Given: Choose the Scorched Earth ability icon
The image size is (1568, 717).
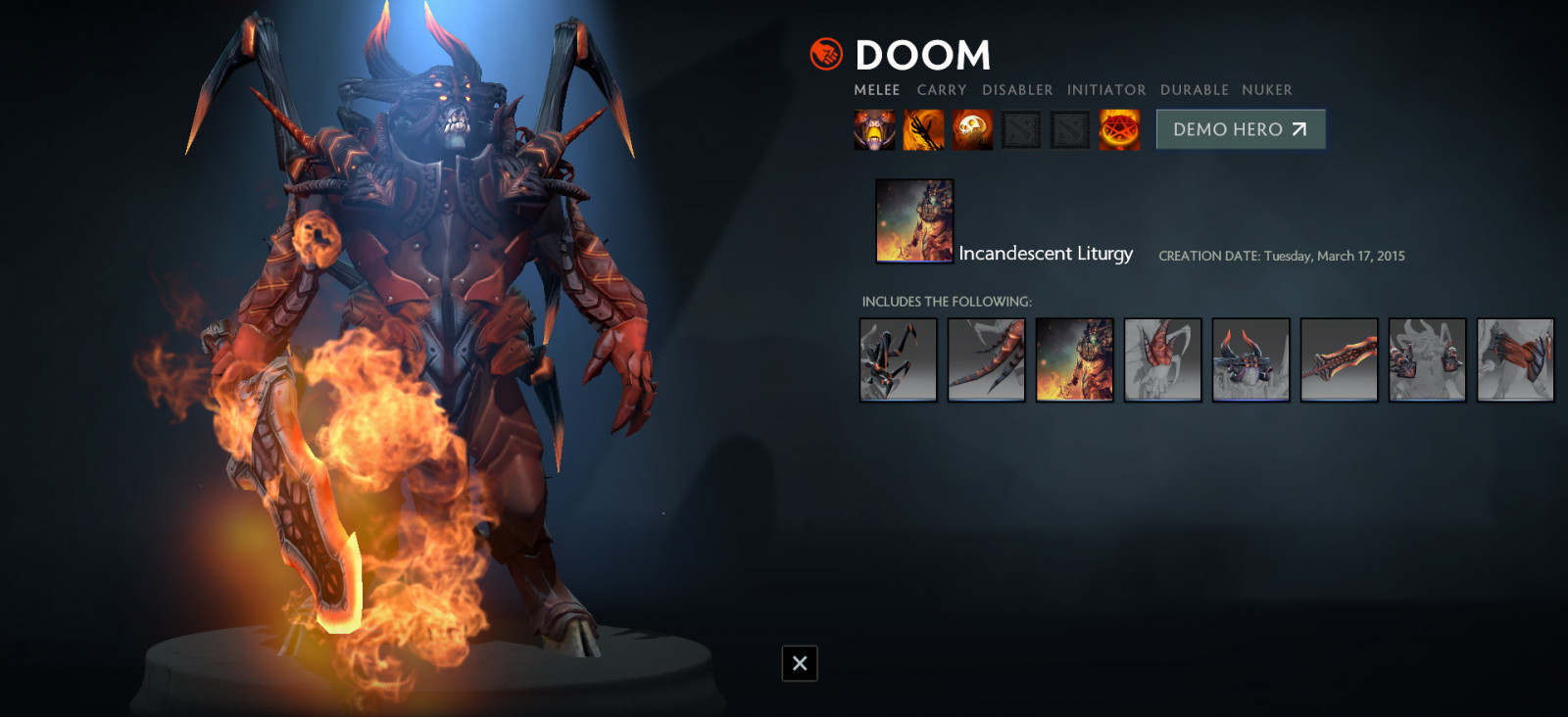Looking at the screenshot, I should point(923,129).
